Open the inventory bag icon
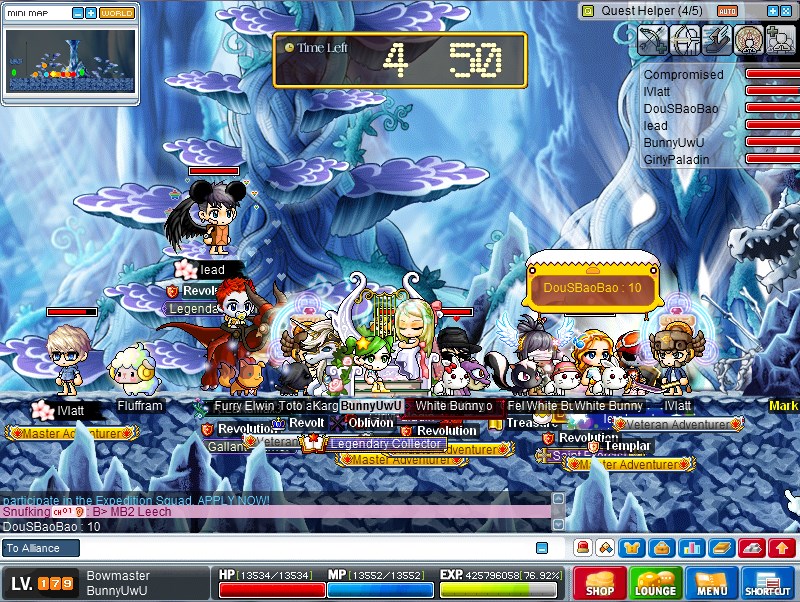The image size is (800, 602). pyautogui.click(x=661, y=548)
